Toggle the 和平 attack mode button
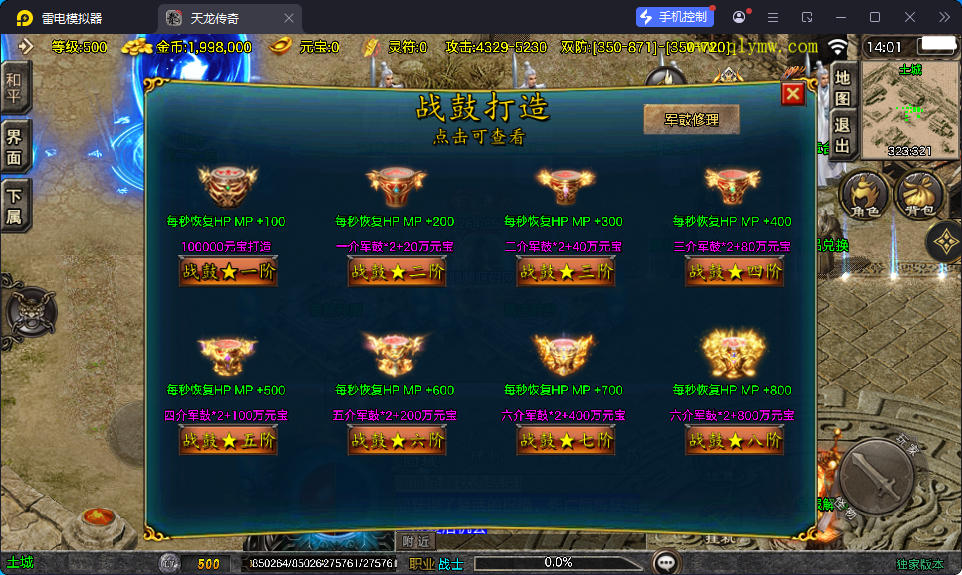 coord(15,88)
